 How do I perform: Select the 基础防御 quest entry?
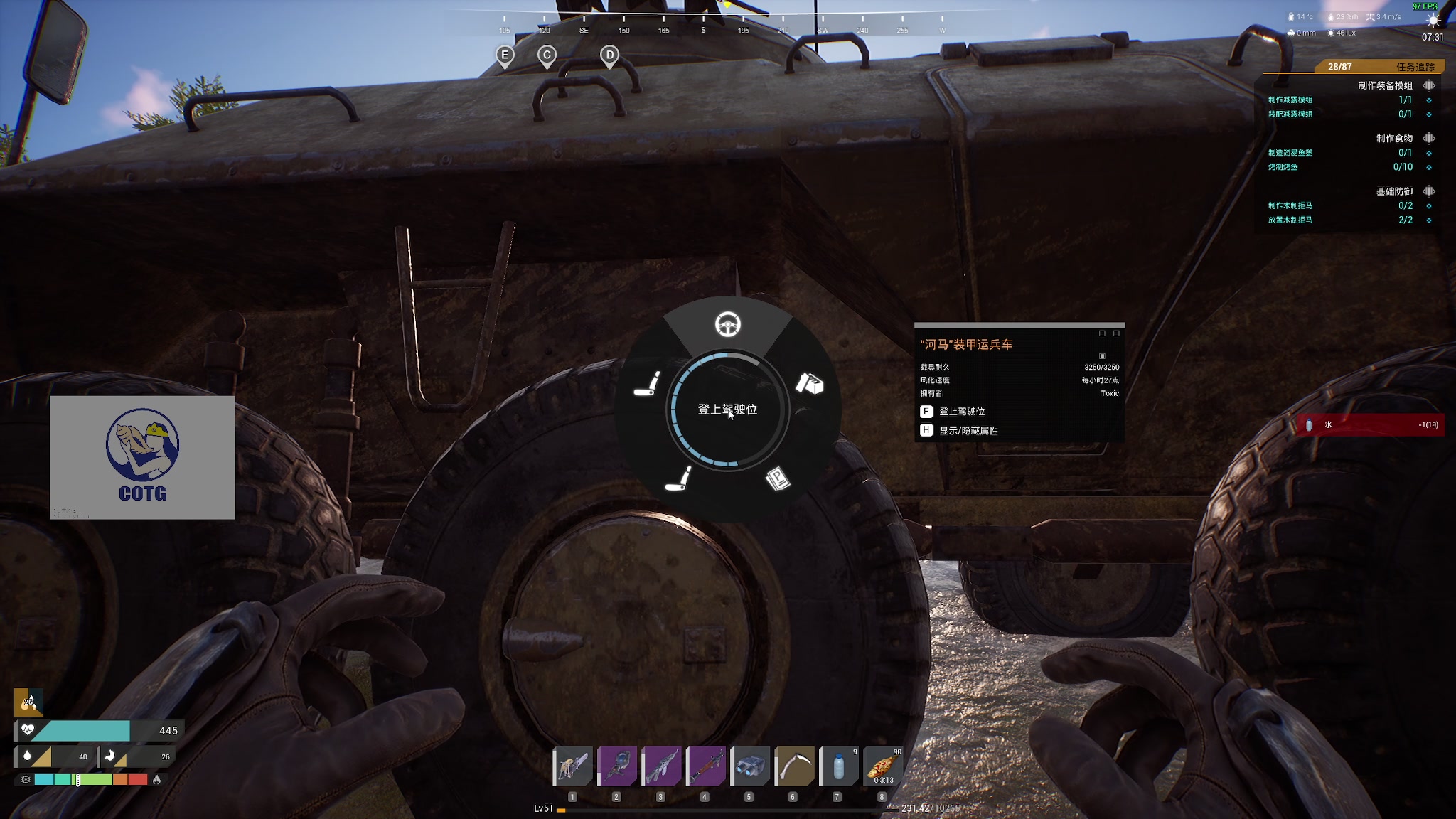[x=1393, y=191]
